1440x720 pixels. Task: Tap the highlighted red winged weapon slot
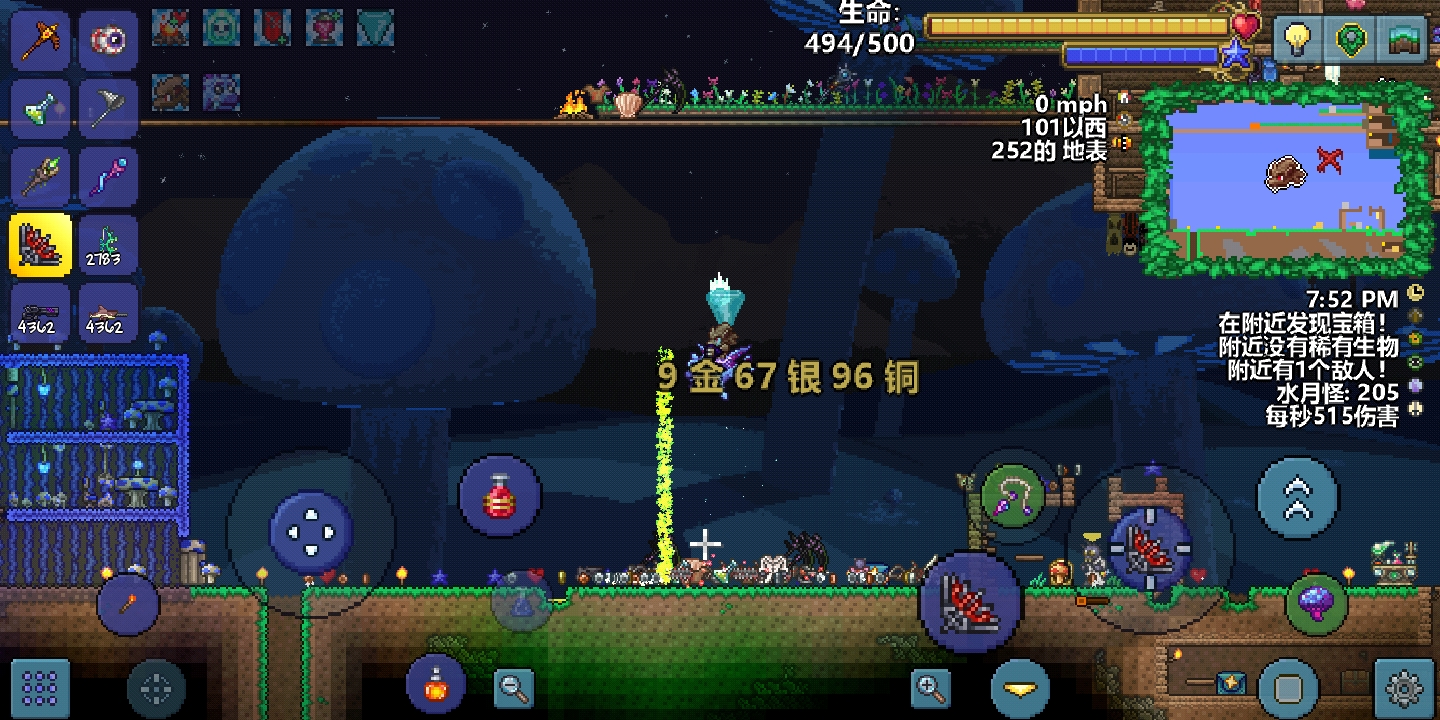click(x=40, y=245)
